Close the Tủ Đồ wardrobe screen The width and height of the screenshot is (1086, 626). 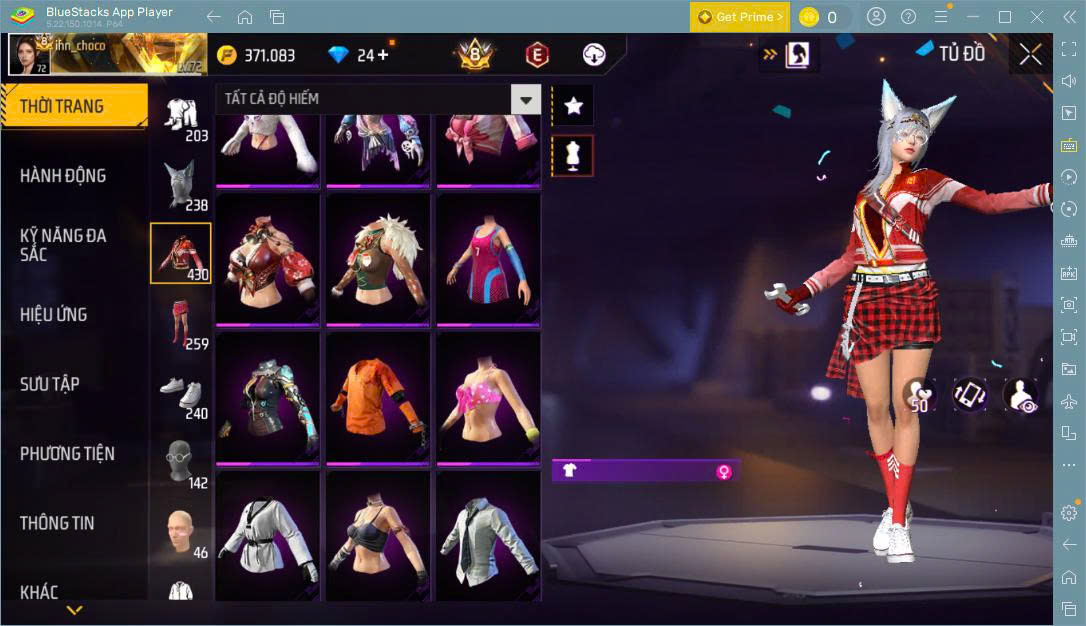1030,55
